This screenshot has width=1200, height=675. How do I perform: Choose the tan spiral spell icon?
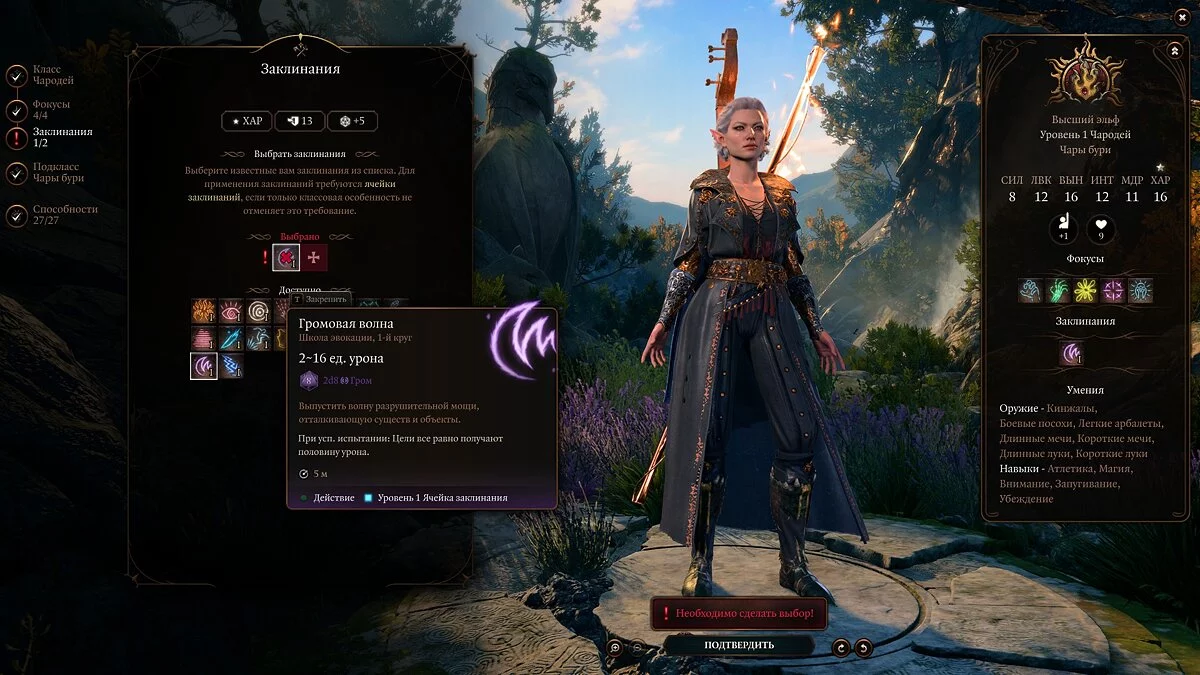pyautogui.click(x=260, y=311)
